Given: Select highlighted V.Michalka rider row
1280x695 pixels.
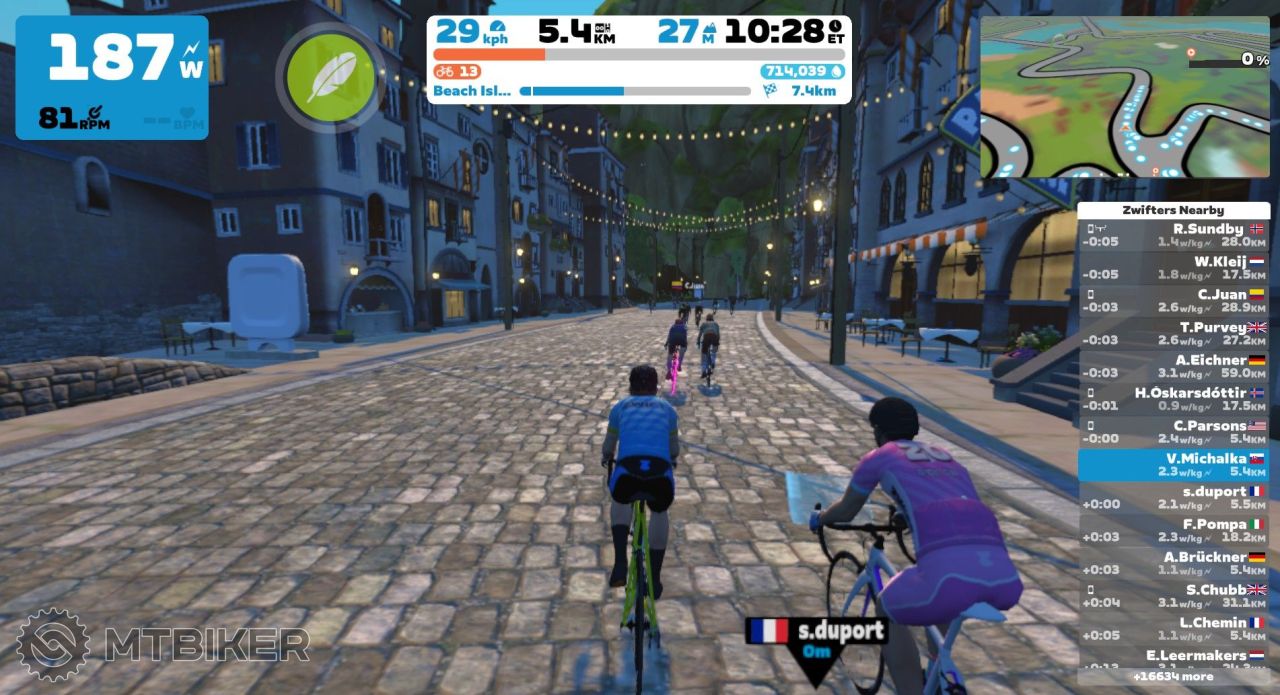Looking at the screenshot, I should click(x=1173, y=465).
